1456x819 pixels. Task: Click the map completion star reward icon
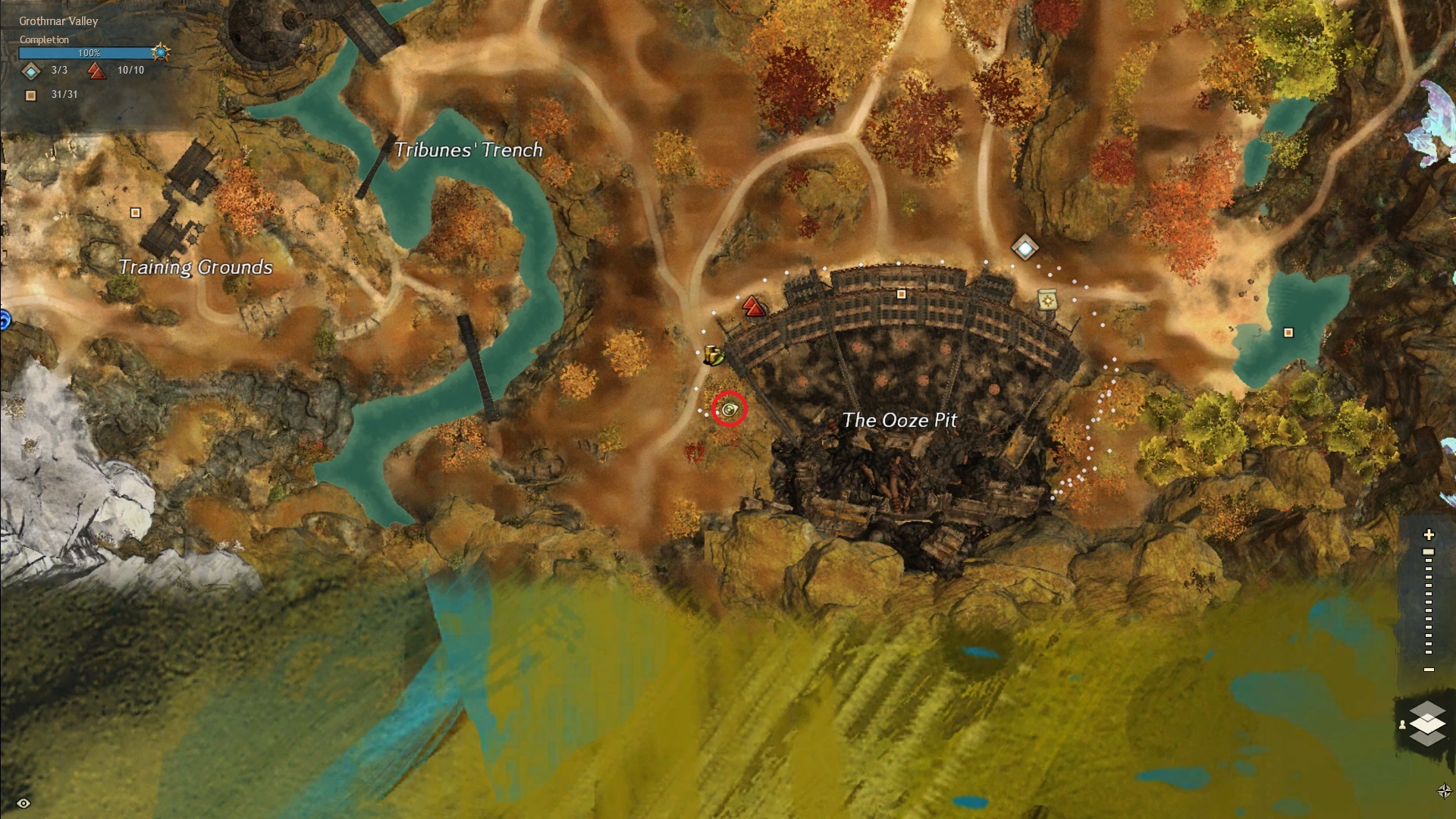[160, 52]
